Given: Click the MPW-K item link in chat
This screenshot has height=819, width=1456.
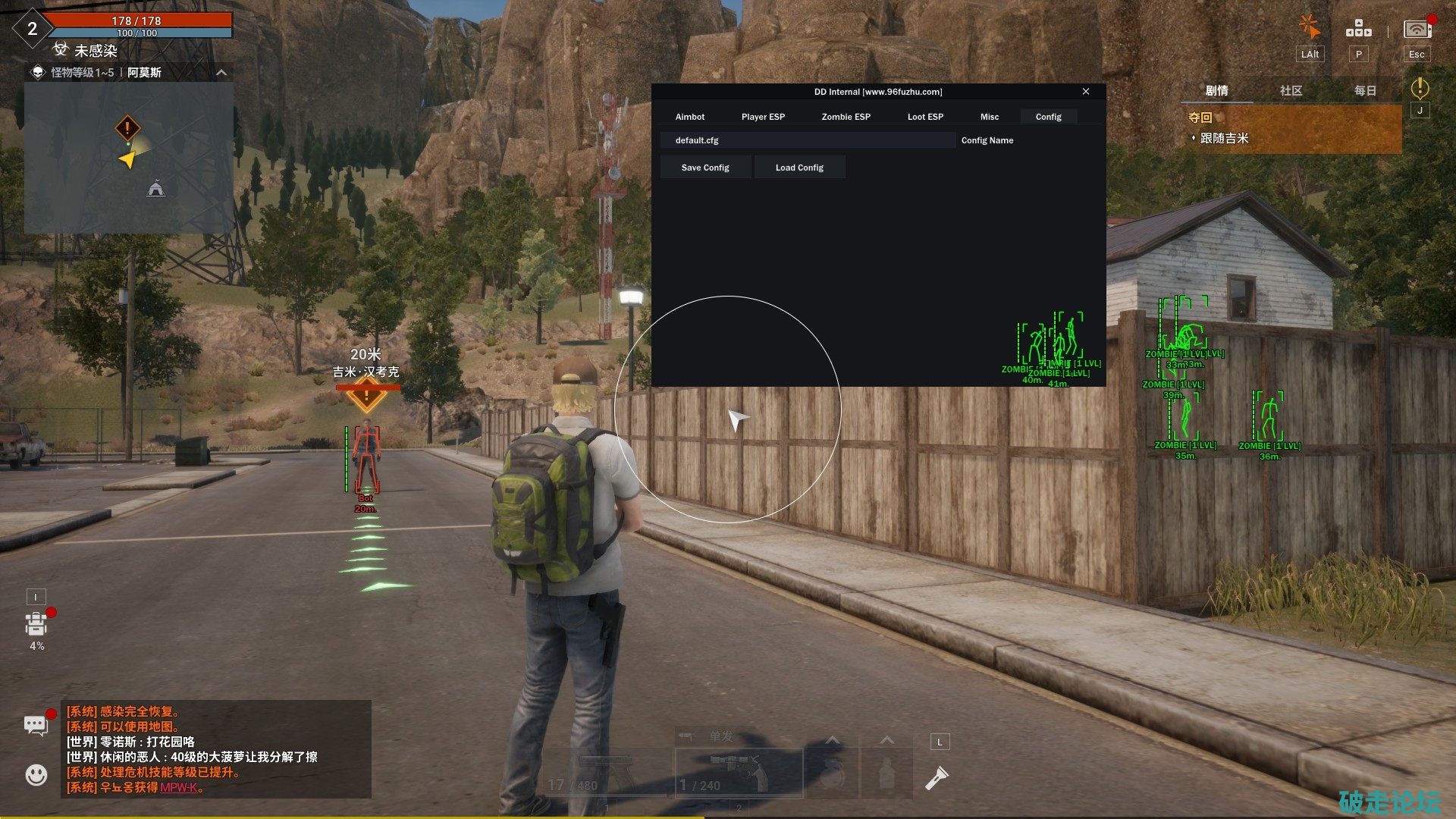Looking at the screenshot, I should pyautogui.click(x=179, y=787).
